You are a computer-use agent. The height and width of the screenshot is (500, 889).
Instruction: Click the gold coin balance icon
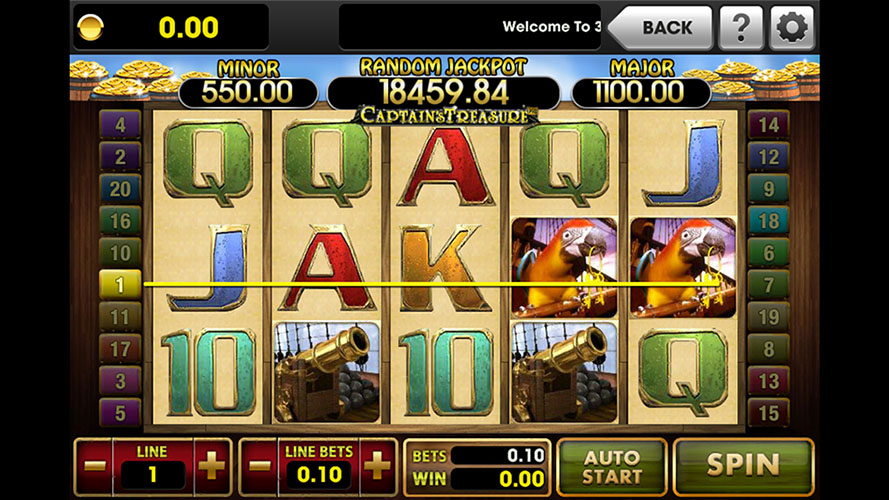pyautogui.click(x=88, y=27)
